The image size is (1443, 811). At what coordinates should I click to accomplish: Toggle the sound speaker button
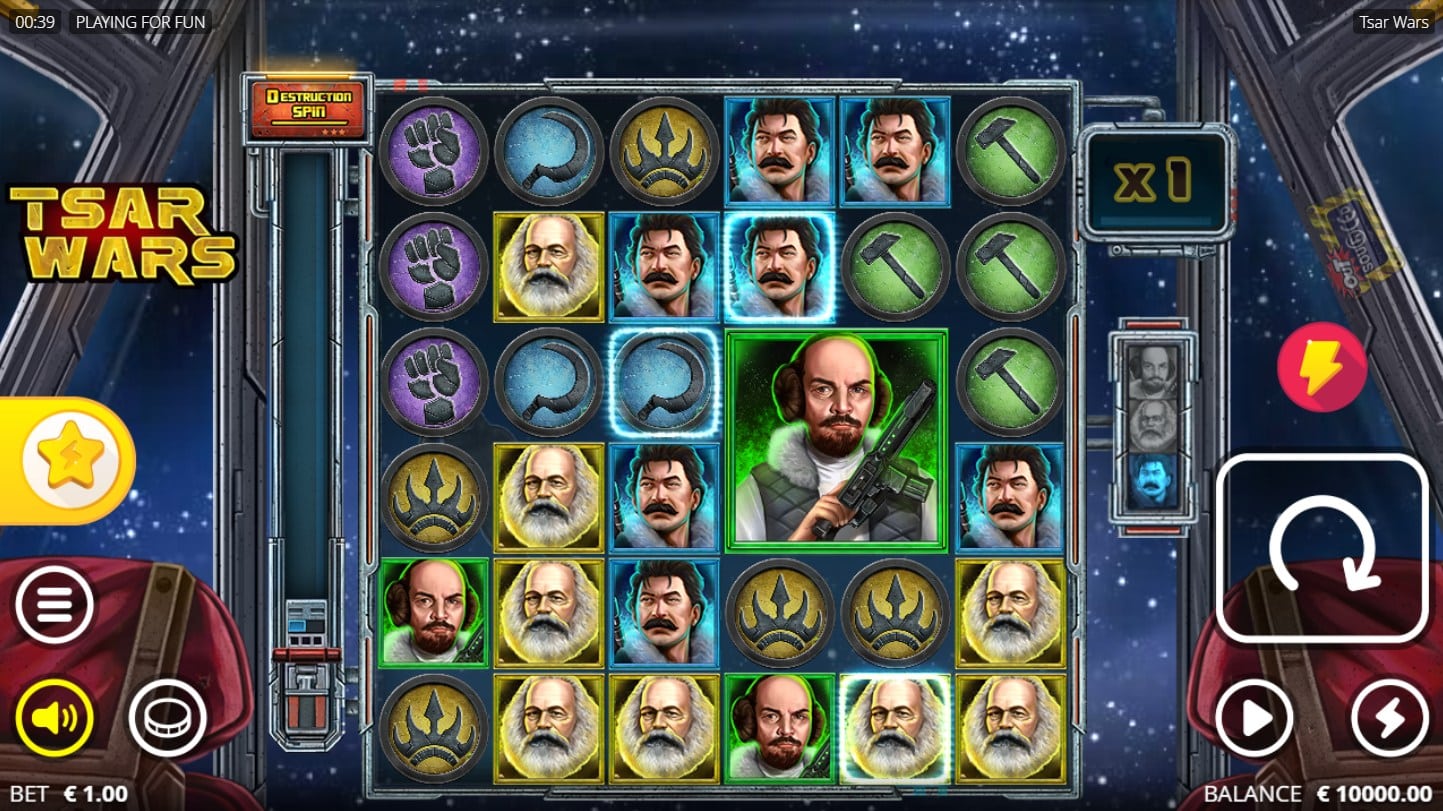click(54, 717)
